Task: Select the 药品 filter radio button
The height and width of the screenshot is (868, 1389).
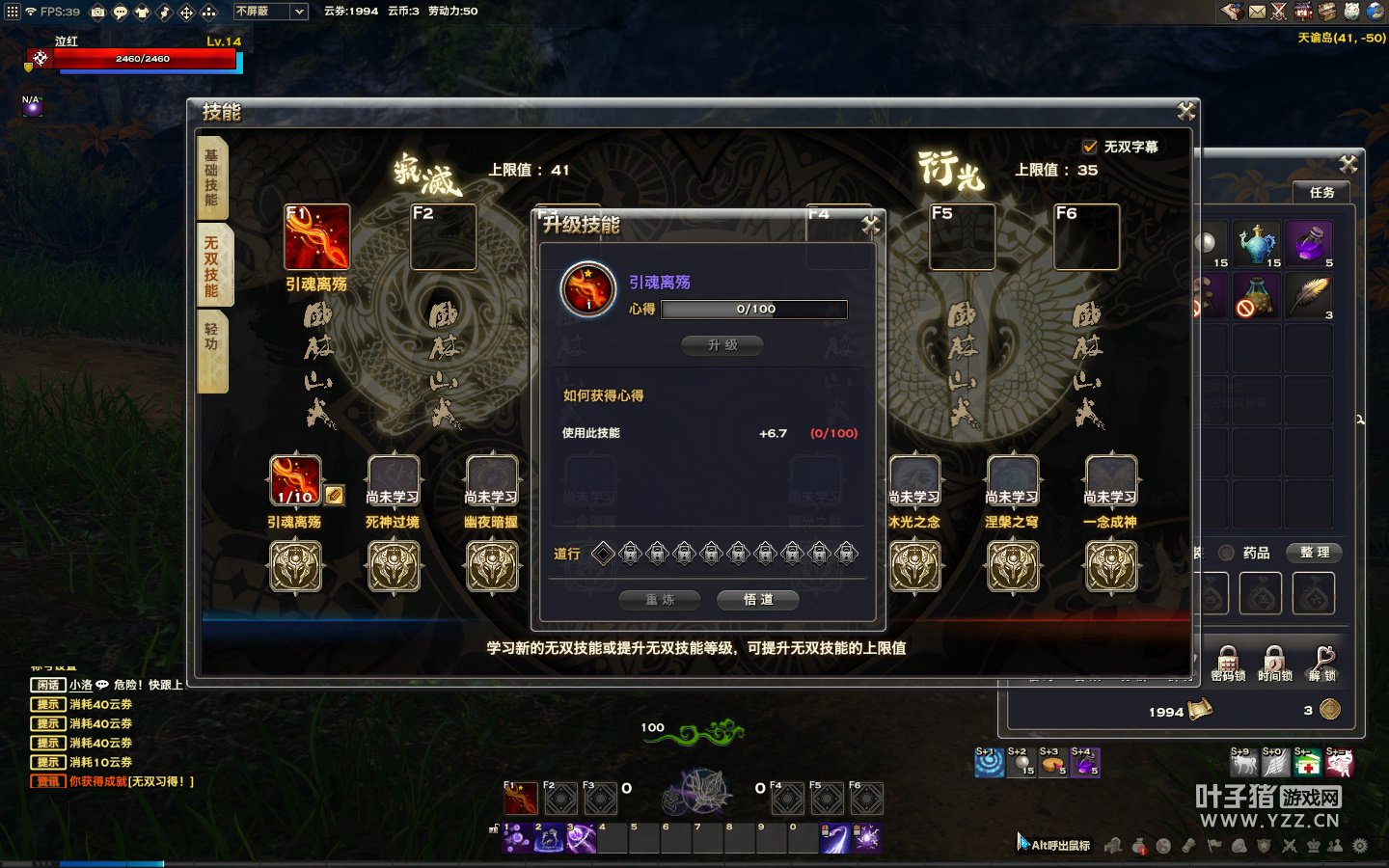Action: (1227, 553)
